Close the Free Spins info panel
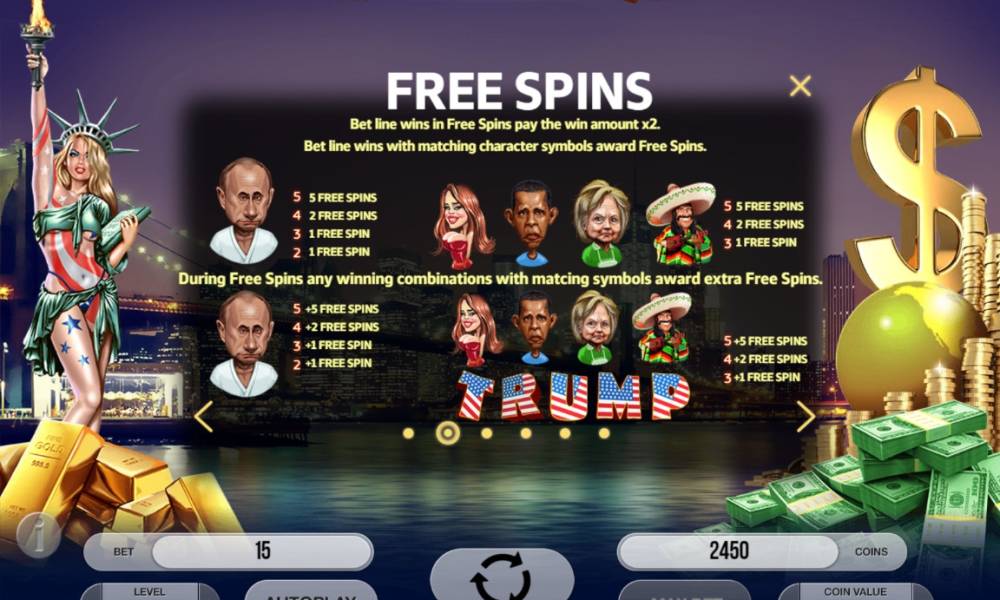Viewport: 1000px width, 600px height. point(800,86)
